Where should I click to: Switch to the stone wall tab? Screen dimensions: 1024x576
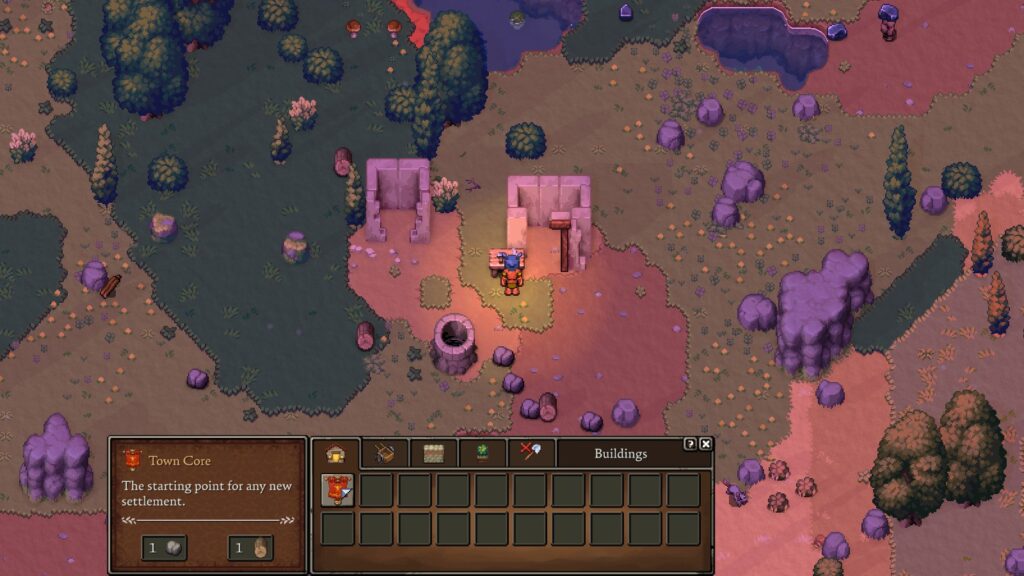(x=433, y=453)
